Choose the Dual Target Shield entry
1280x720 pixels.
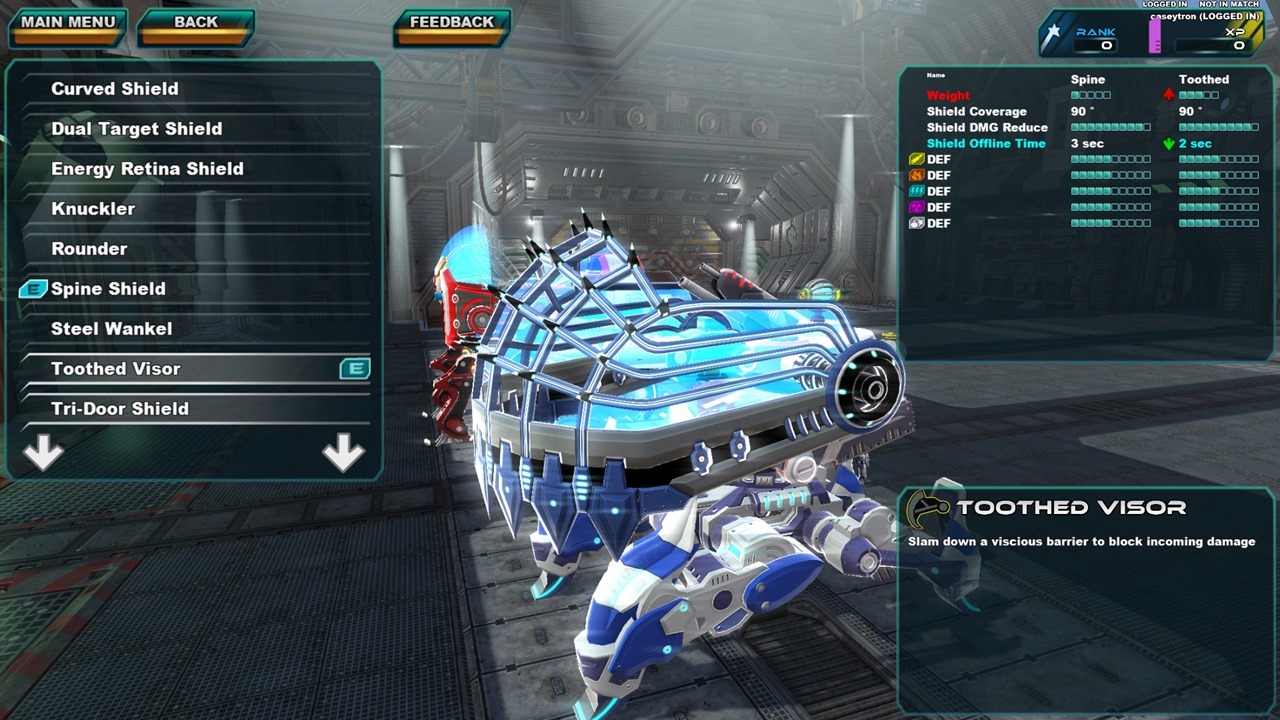coord(137,129)
